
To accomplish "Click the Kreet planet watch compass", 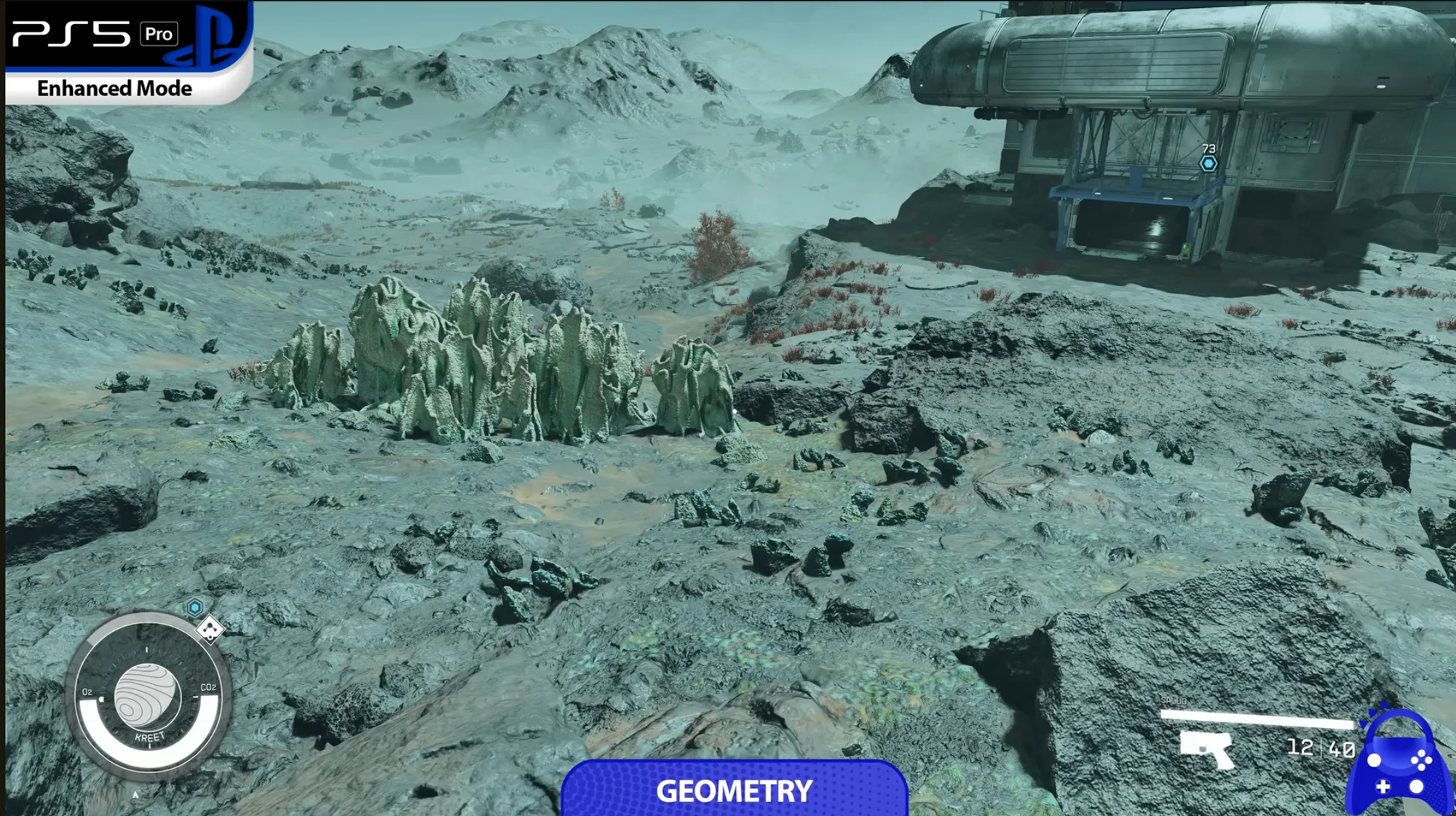I will coord(148,697).
